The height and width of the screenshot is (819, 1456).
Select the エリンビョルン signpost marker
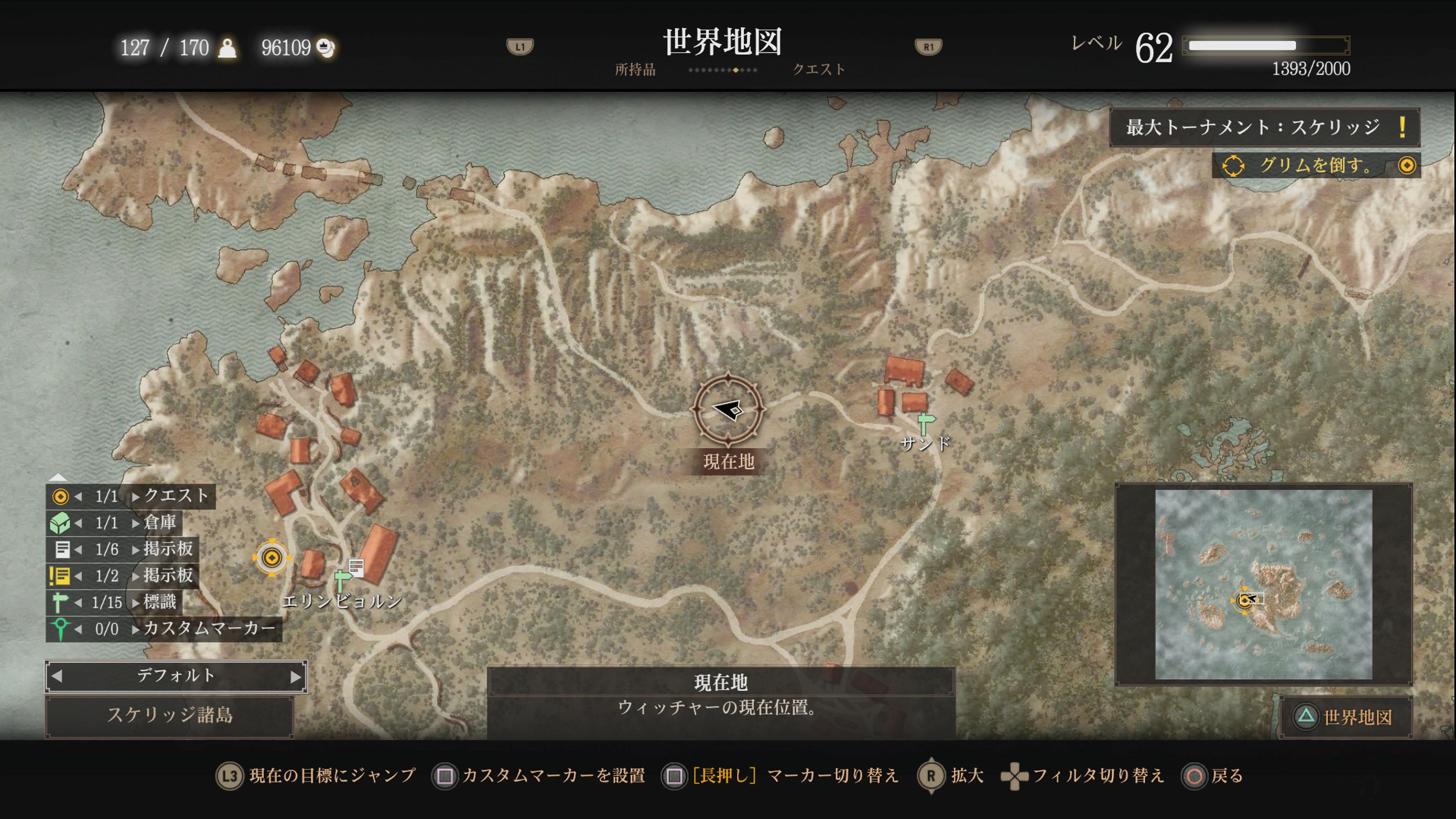point(342,581)
